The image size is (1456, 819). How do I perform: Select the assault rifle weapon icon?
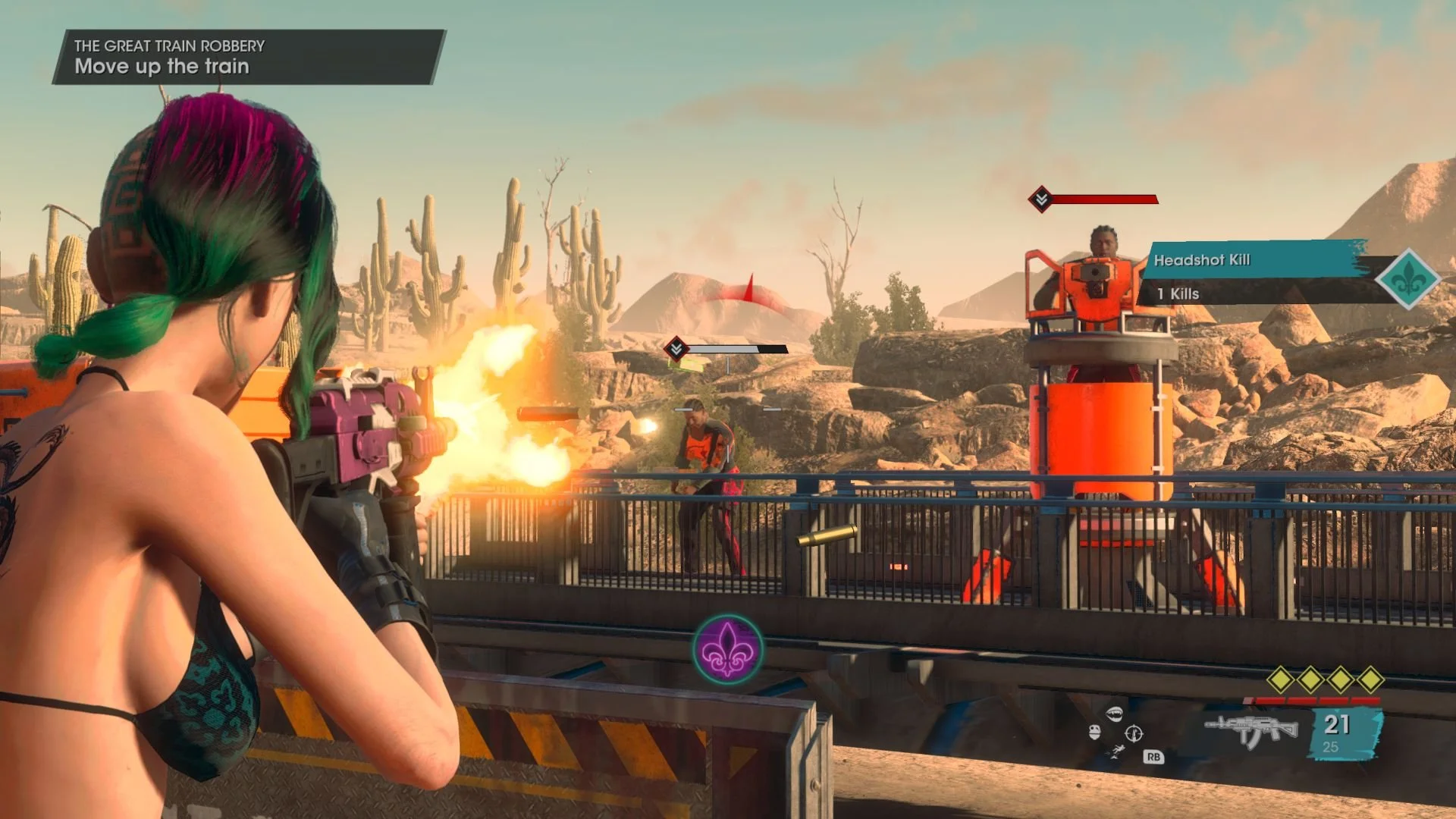click(x=1251, y=730)
